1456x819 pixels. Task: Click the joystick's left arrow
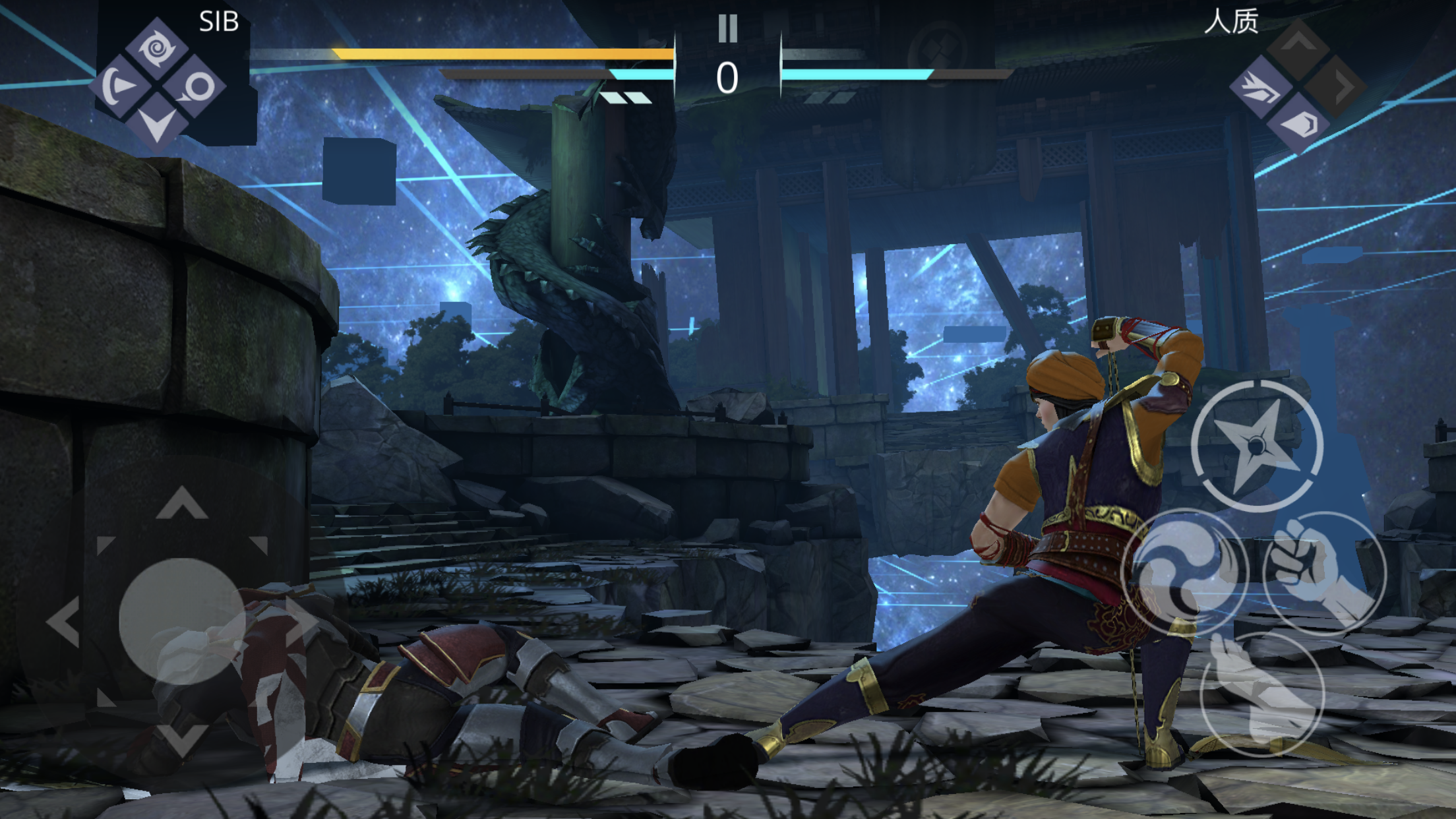coord(65,621)
